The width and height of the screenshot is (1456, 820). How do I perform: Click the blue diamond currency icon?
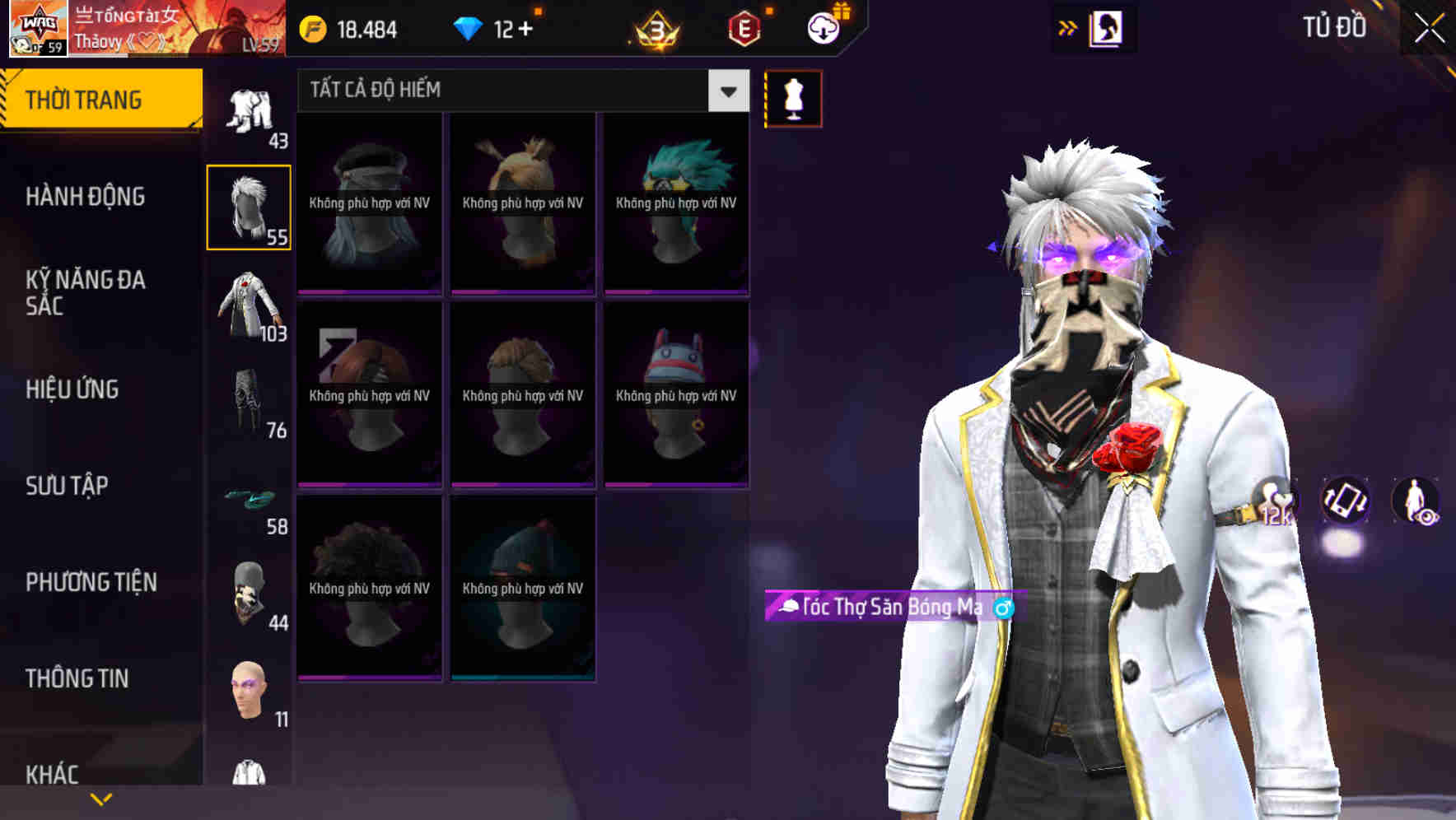coord(468,27)
